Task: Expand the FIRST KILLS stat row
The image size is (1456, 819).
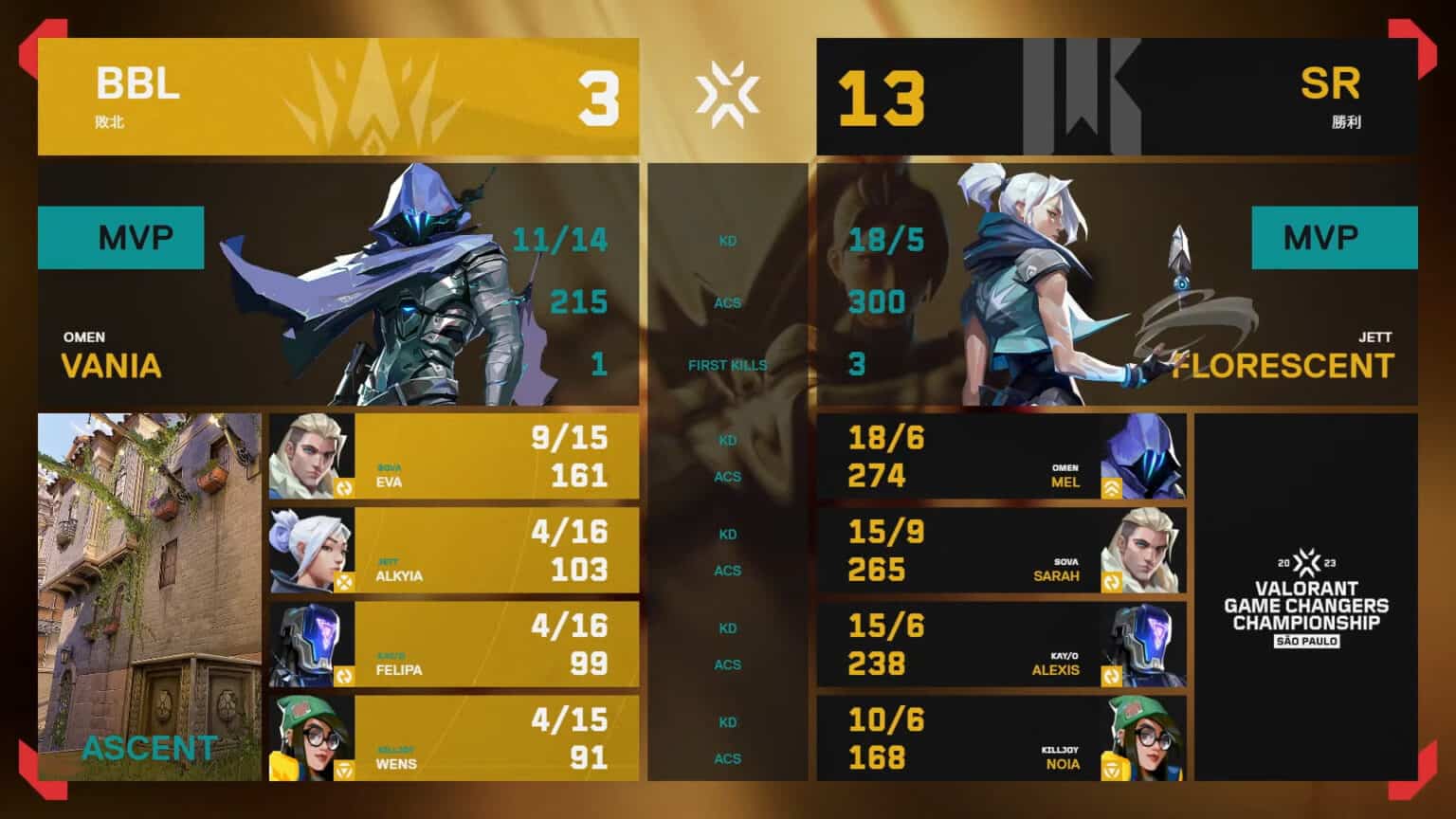Action: tap(727, 364)
